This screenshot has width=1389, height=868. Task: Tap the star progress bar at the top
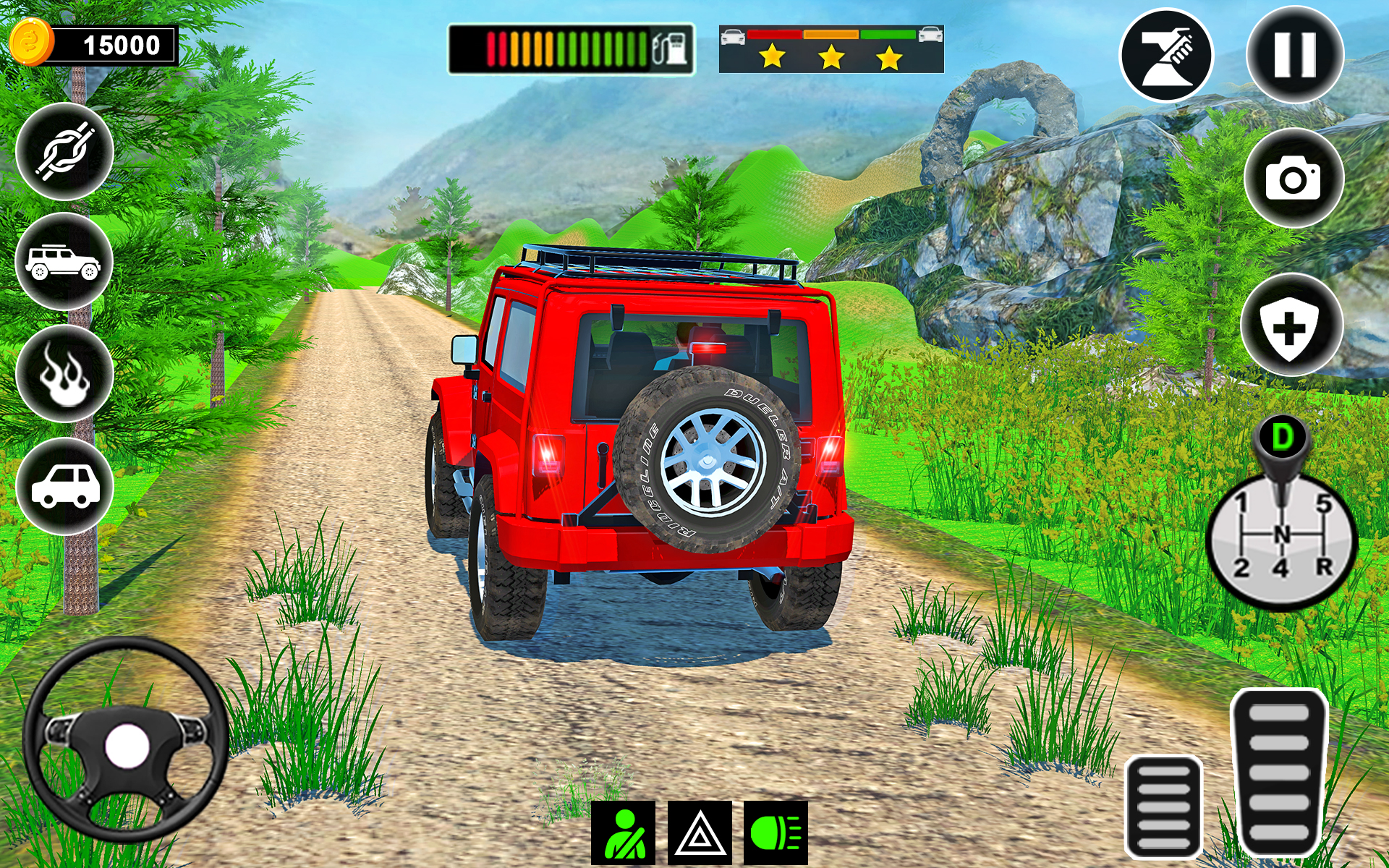(831, 51)
